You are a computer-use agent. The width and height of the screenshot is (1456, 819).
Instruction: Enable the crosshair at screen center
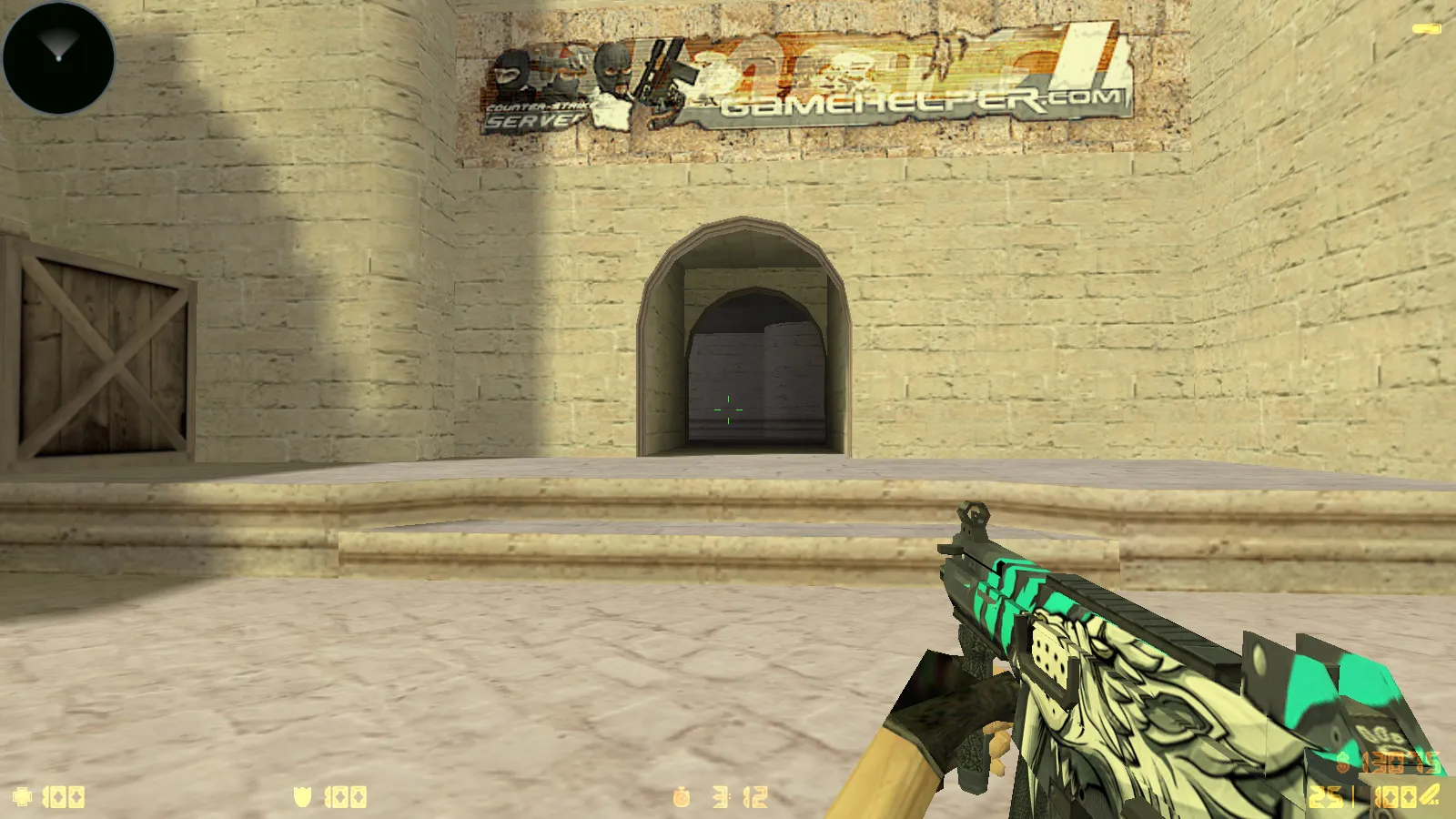pos(728,411)
